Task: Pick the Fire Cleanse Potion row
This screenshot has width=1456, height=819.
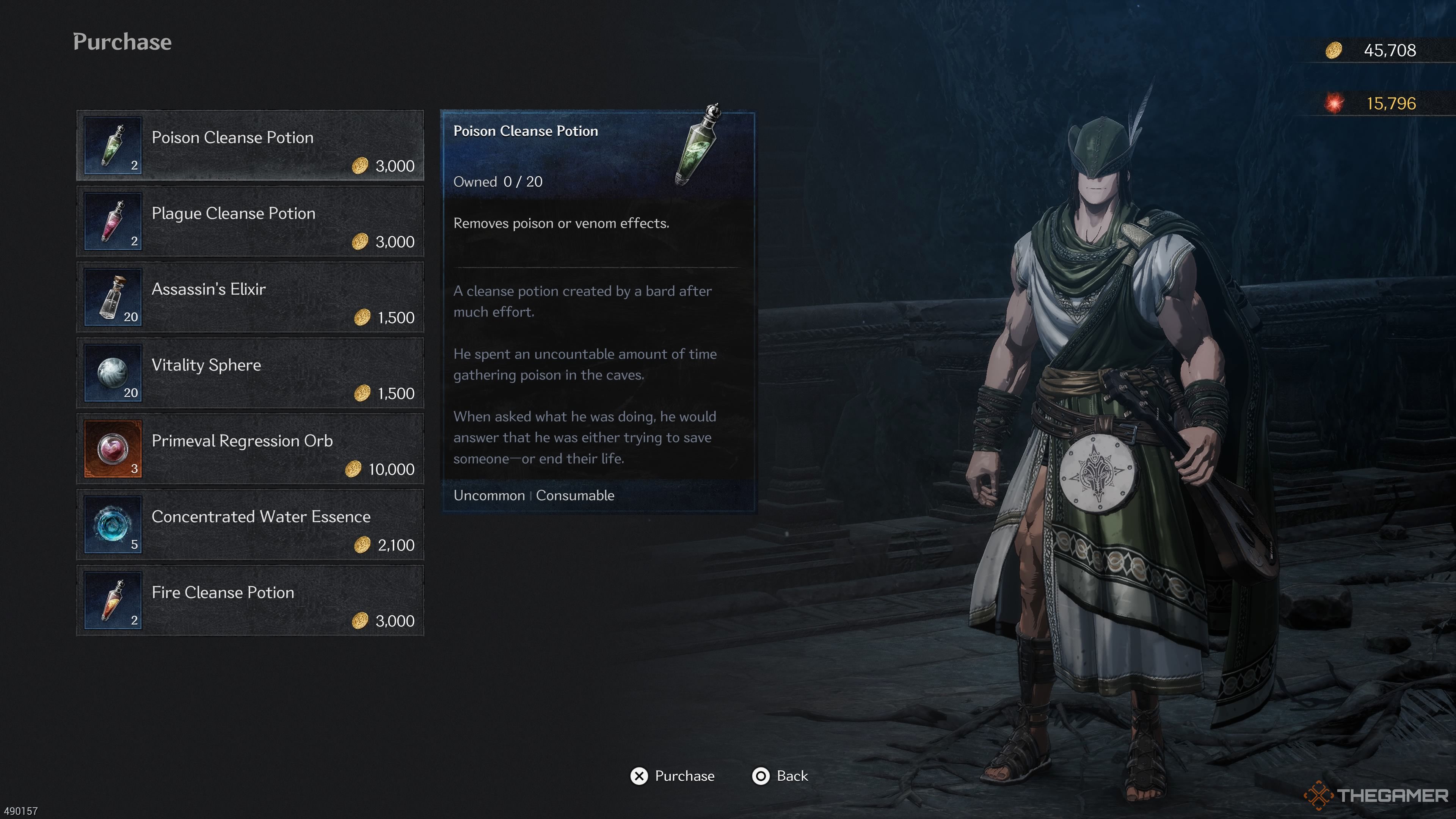Action: 250,600
